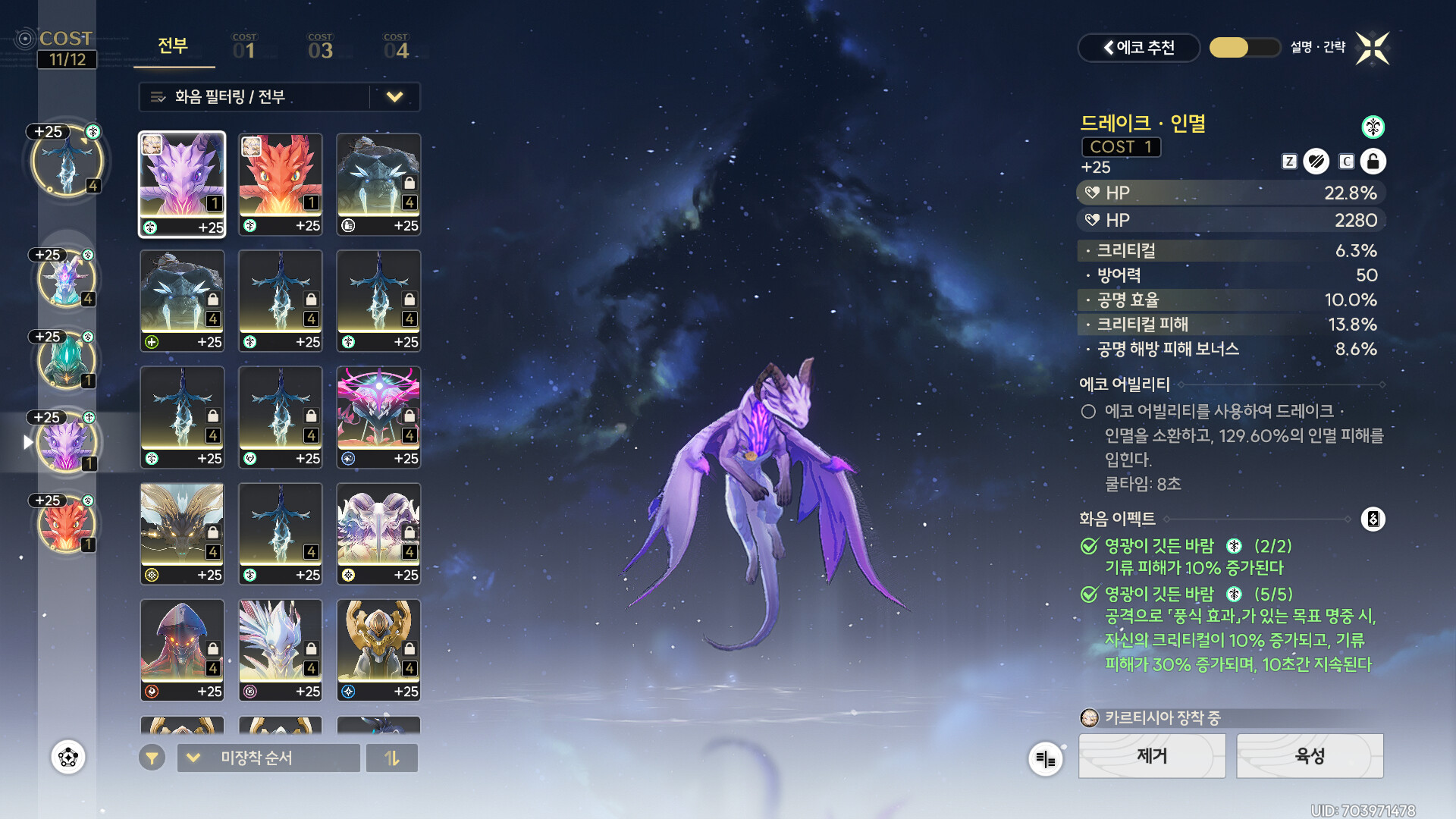Switch to the 전부 (All) tab
This screenshot has width=1456, height=819.
tap(173, 47)
